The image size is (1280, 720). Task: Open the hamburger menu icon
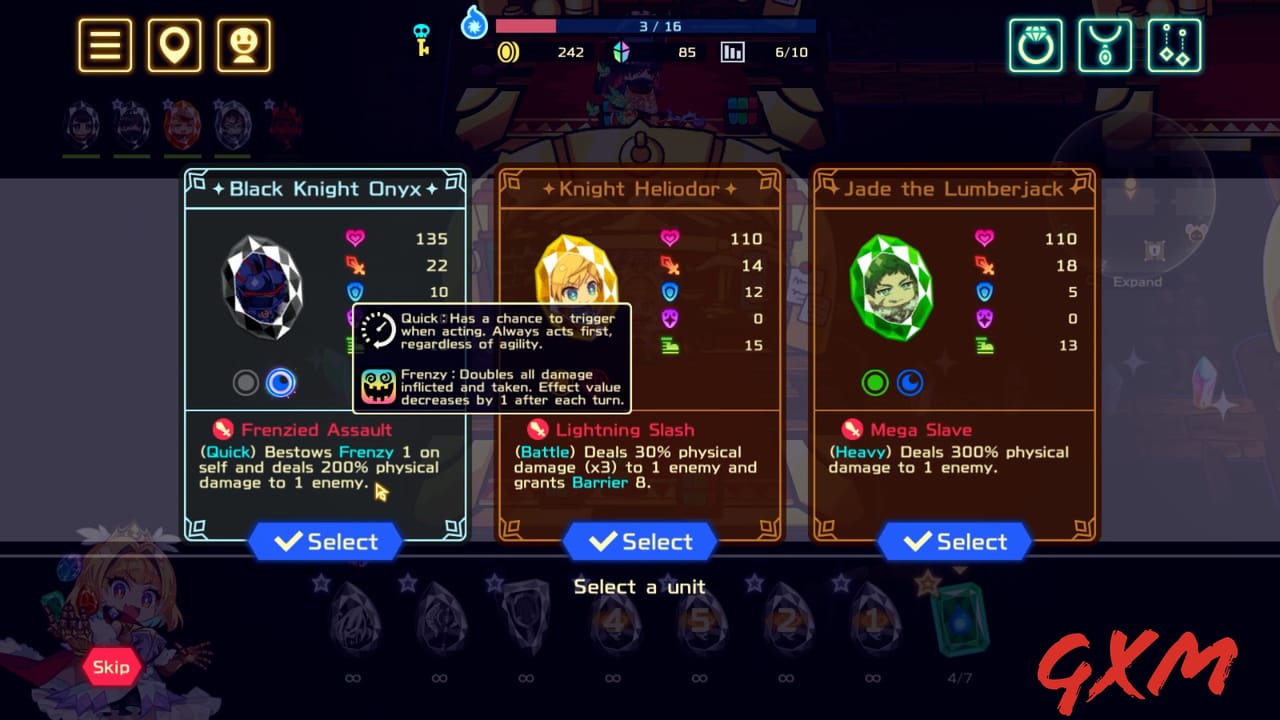click(104, 44)
